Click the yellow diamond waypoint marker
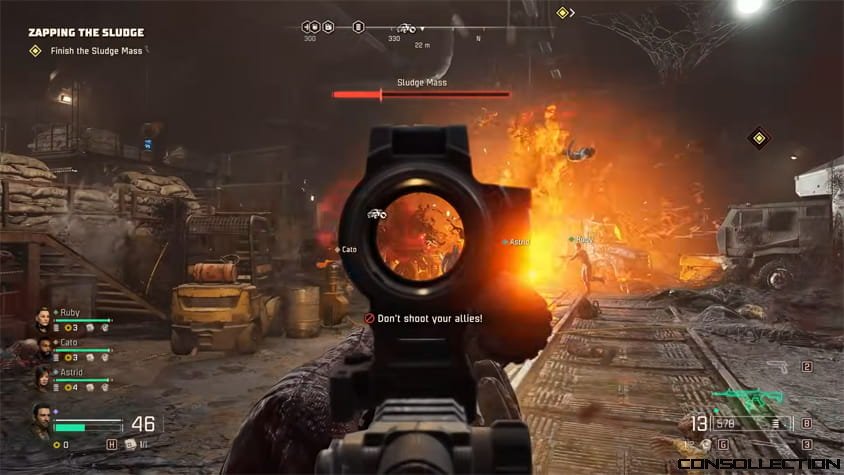Screen dimensions: 844x475 (x=759, y=137)
